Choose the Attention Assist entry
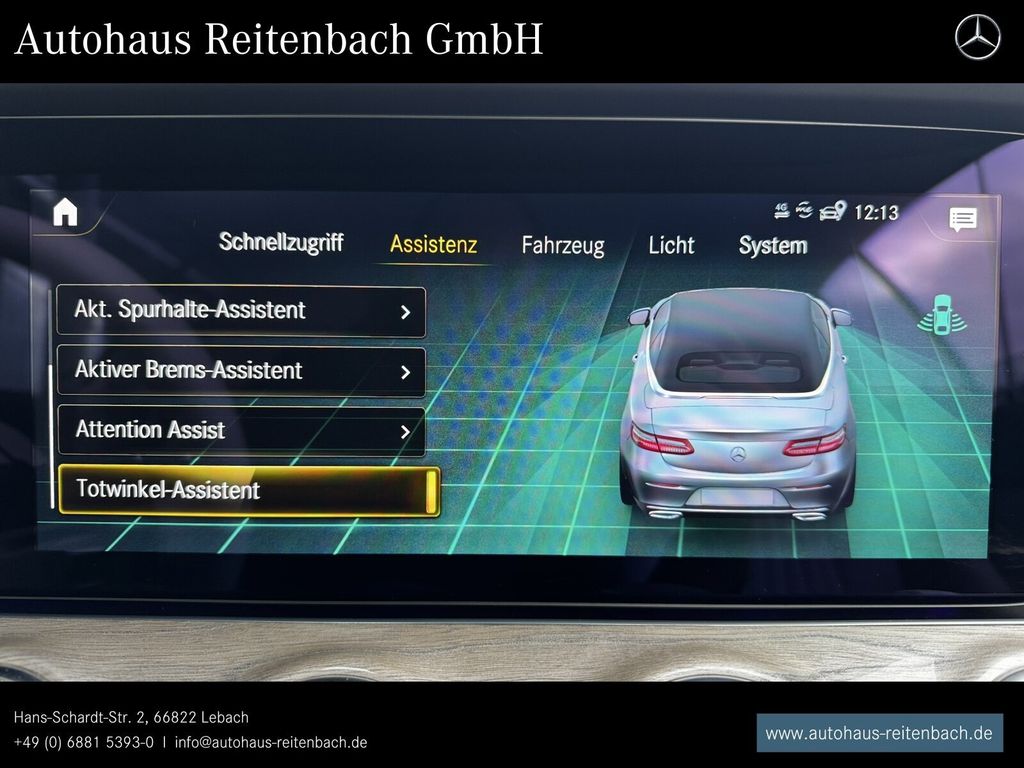Viewport: 1024px width, 768px height. 241,431
